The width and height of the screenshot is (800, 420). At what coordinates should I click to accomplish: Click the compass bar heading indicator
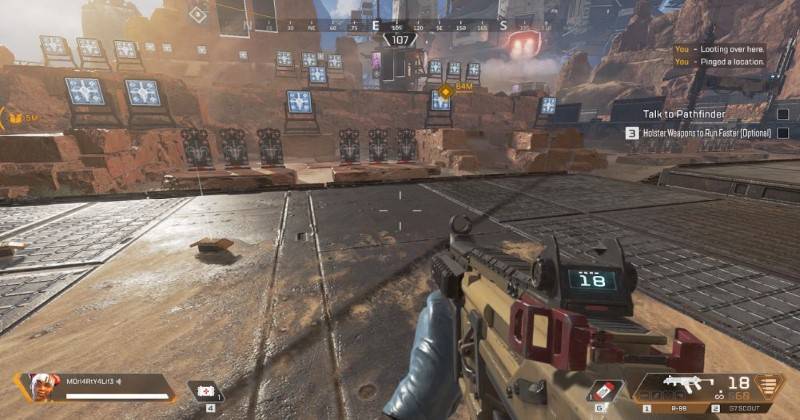coord(400,40)
